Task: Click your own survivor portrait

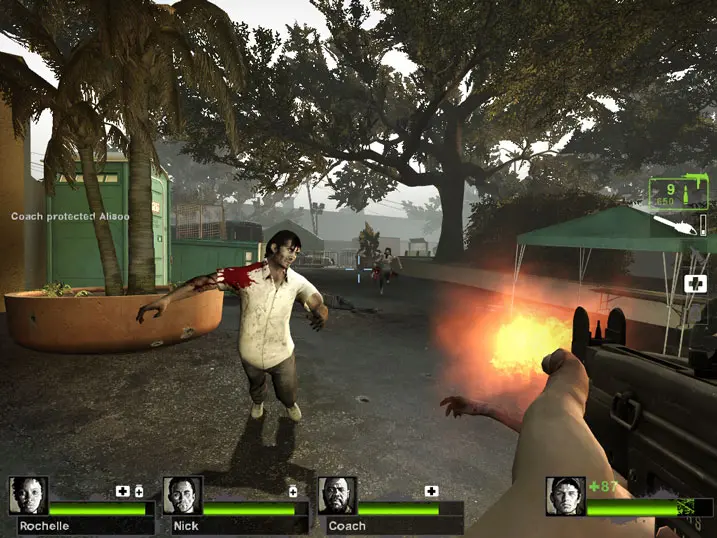Action: [x=565, y=496]
